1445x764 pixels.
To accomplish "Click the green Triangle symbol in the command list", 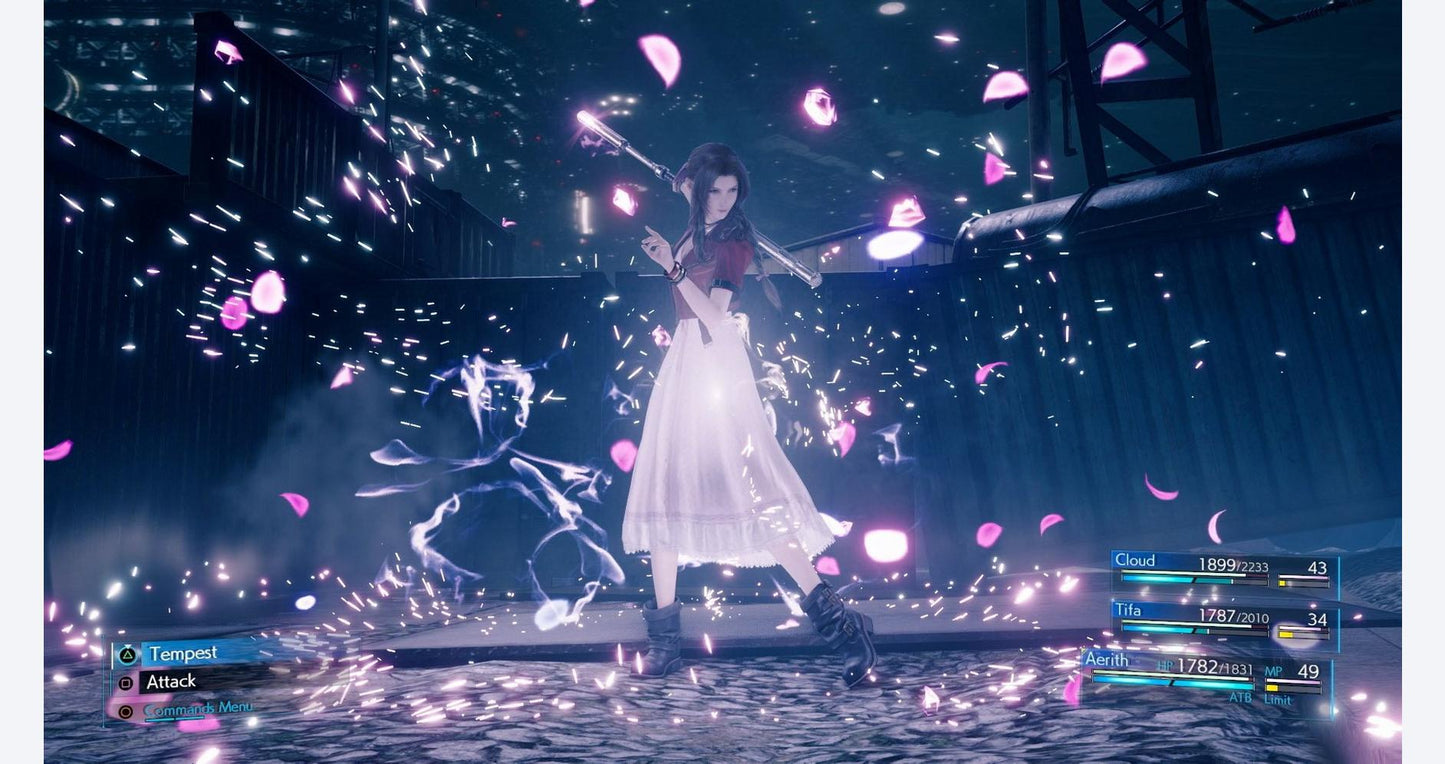I will [128, 654].
